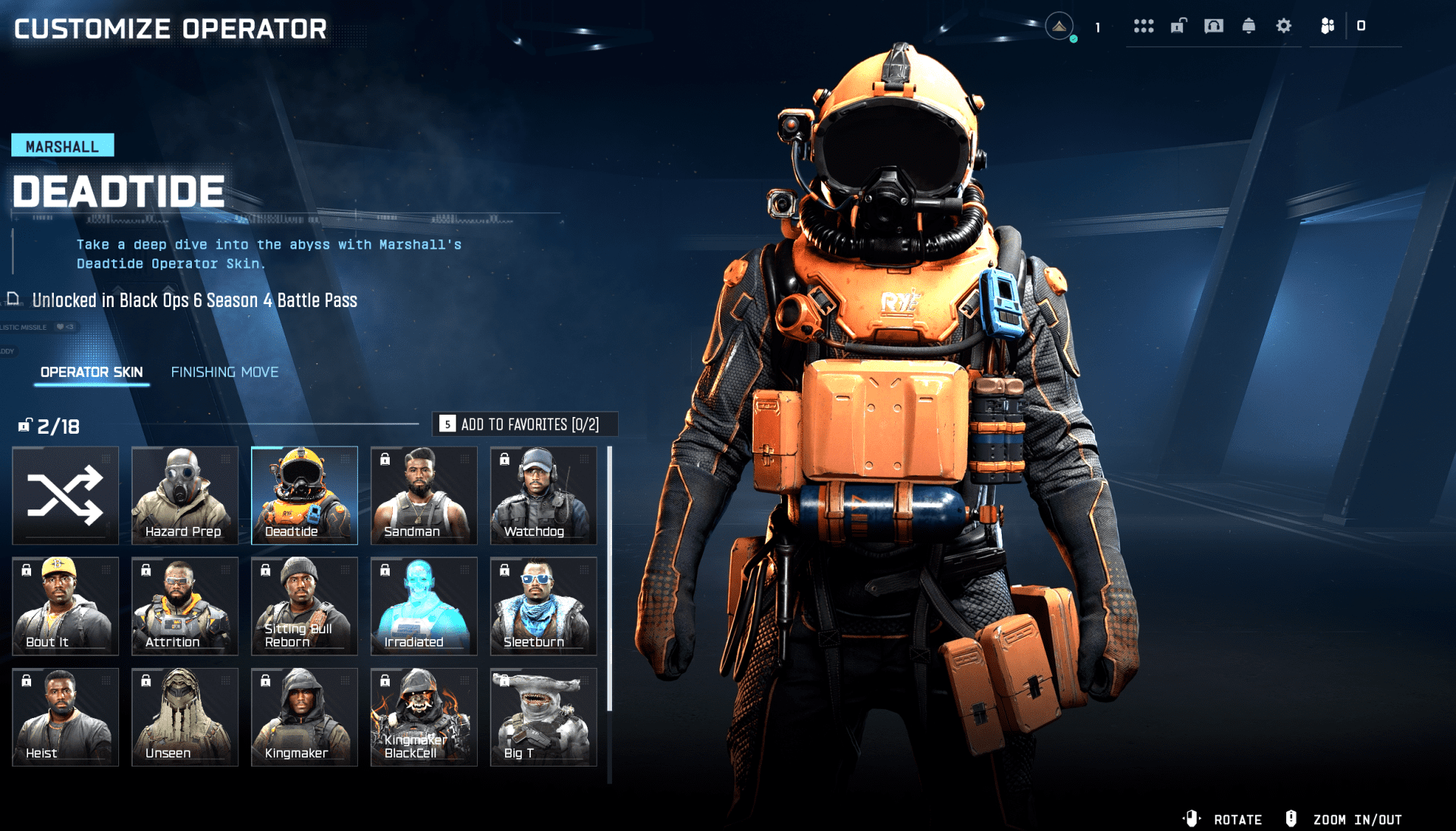
Task: Select the Sitting Bull Reborn skin
Action: pos(304,606)
